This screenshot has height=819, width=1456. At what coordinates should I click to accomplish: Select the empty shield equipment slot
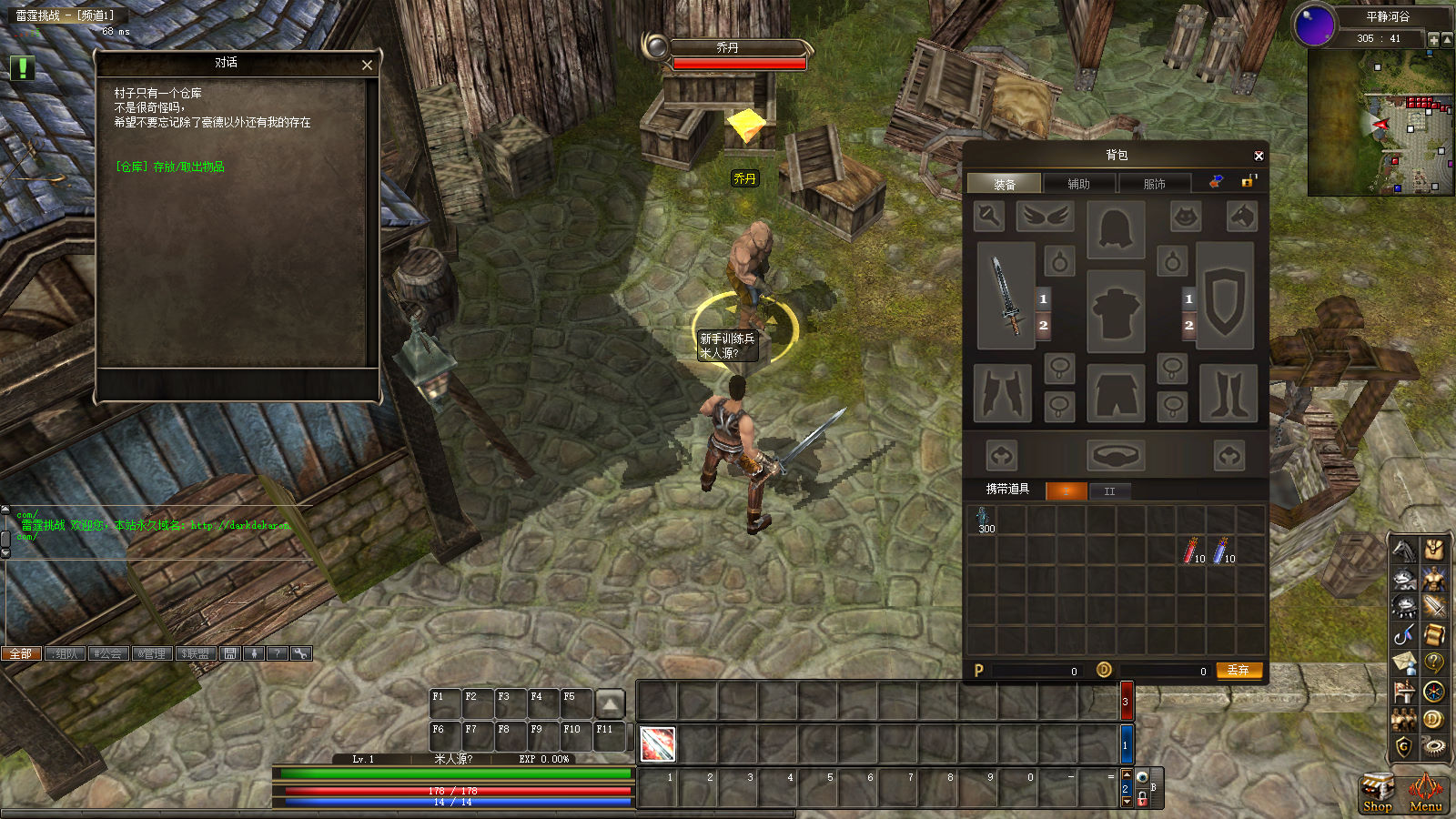pyautogui.click(x=1225, y=296)
